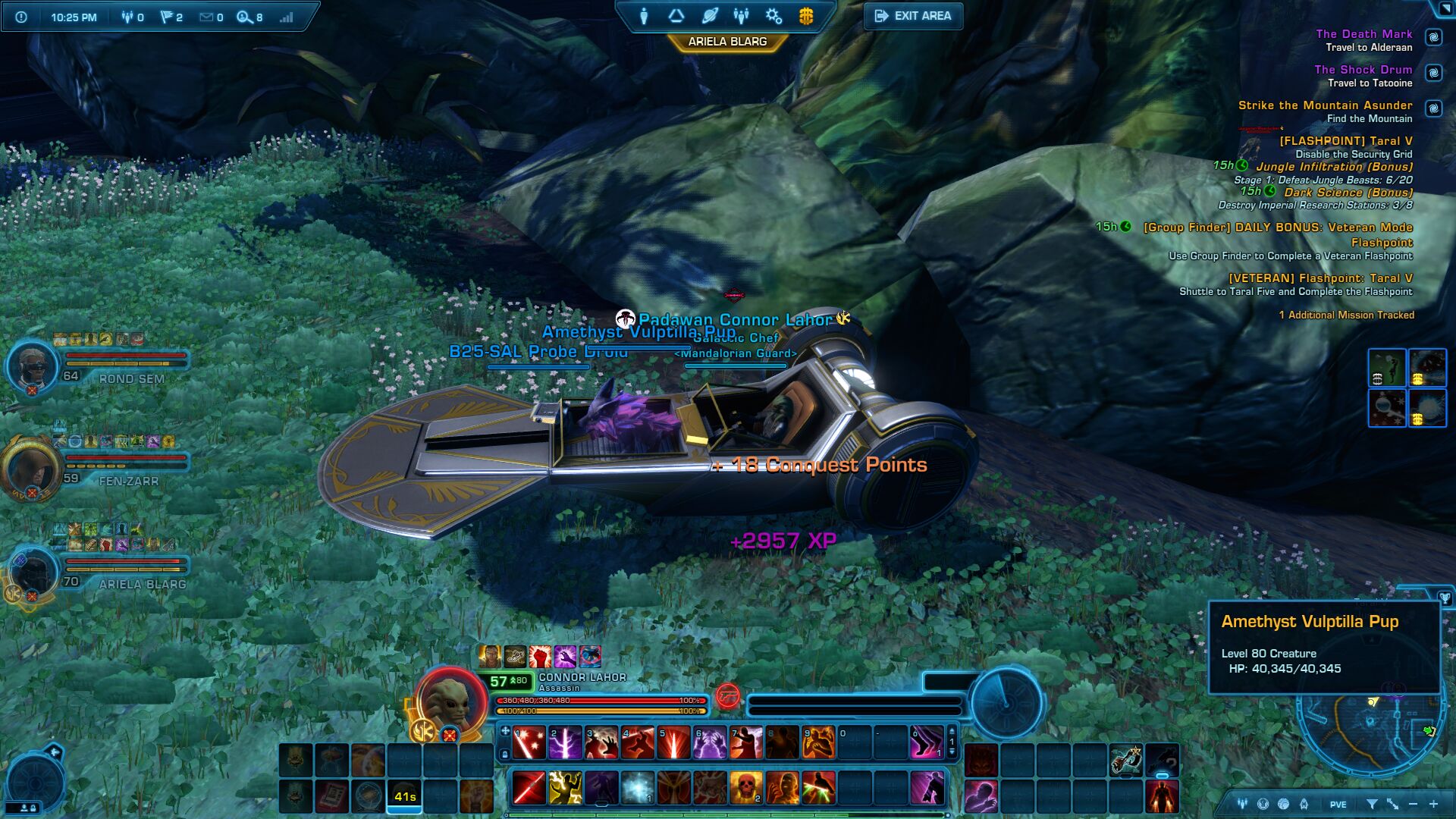Use the red lightsaber ability in lower bar
This screenshot has height=819, width=1456.
(529, 788)
